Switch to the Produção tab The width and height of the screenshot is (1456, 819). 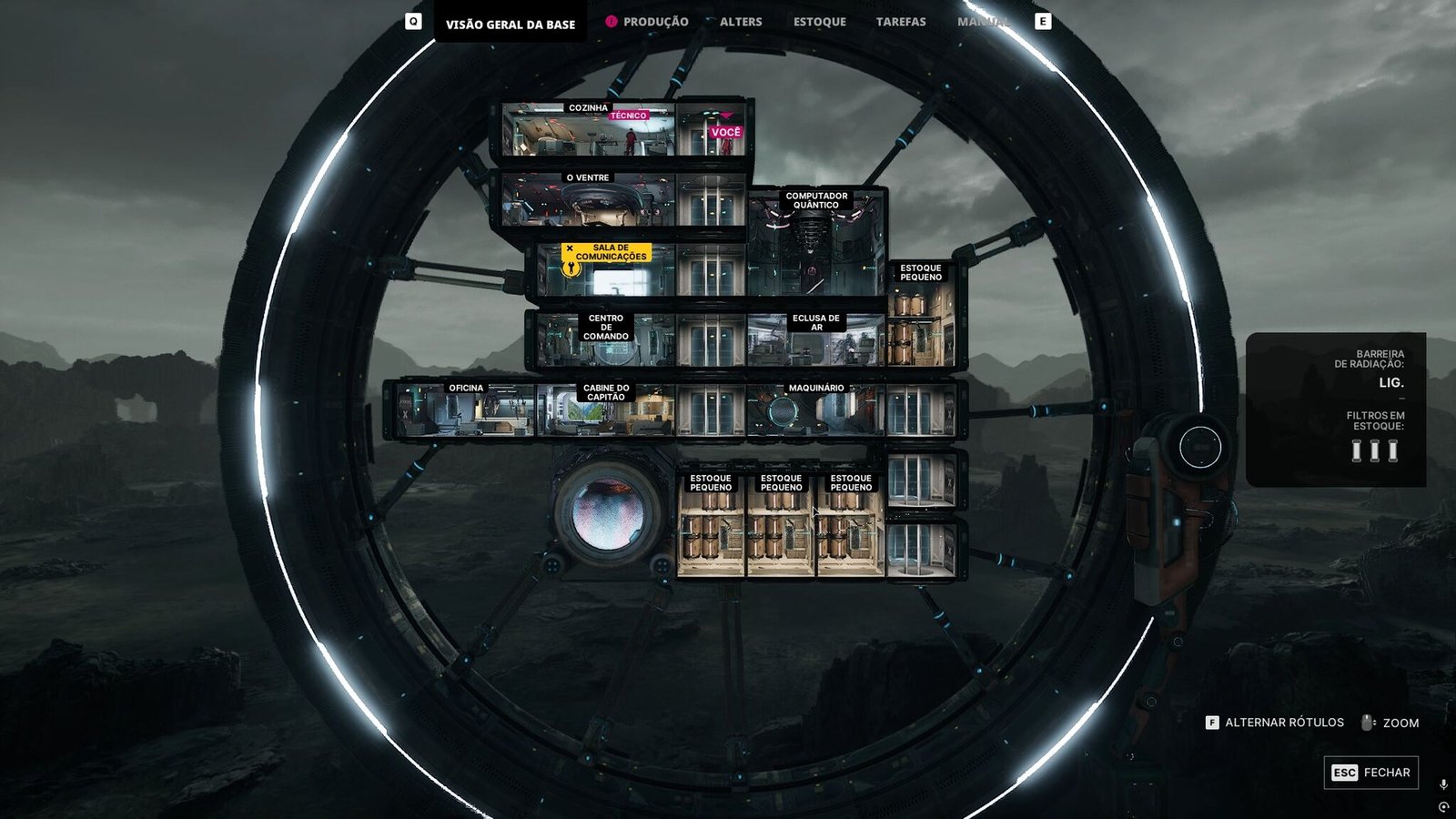[x=655, y=22]
